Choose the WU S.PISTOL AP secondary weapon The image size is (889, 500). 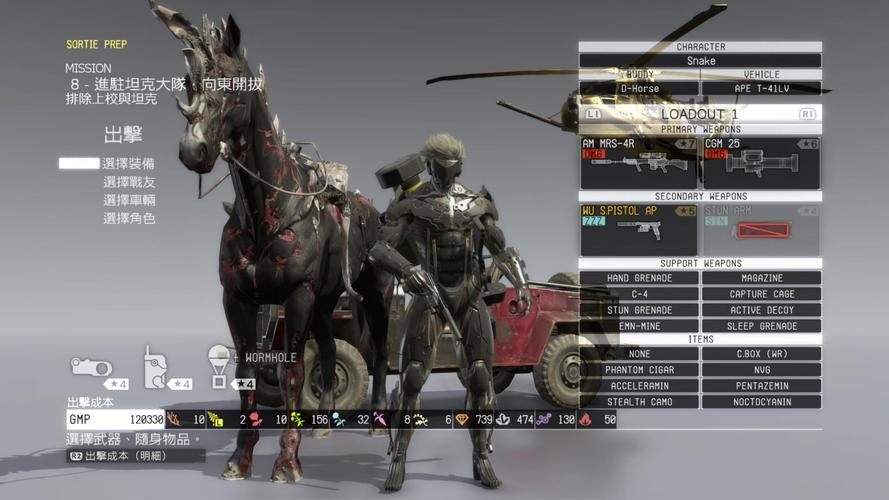[639, 230]
